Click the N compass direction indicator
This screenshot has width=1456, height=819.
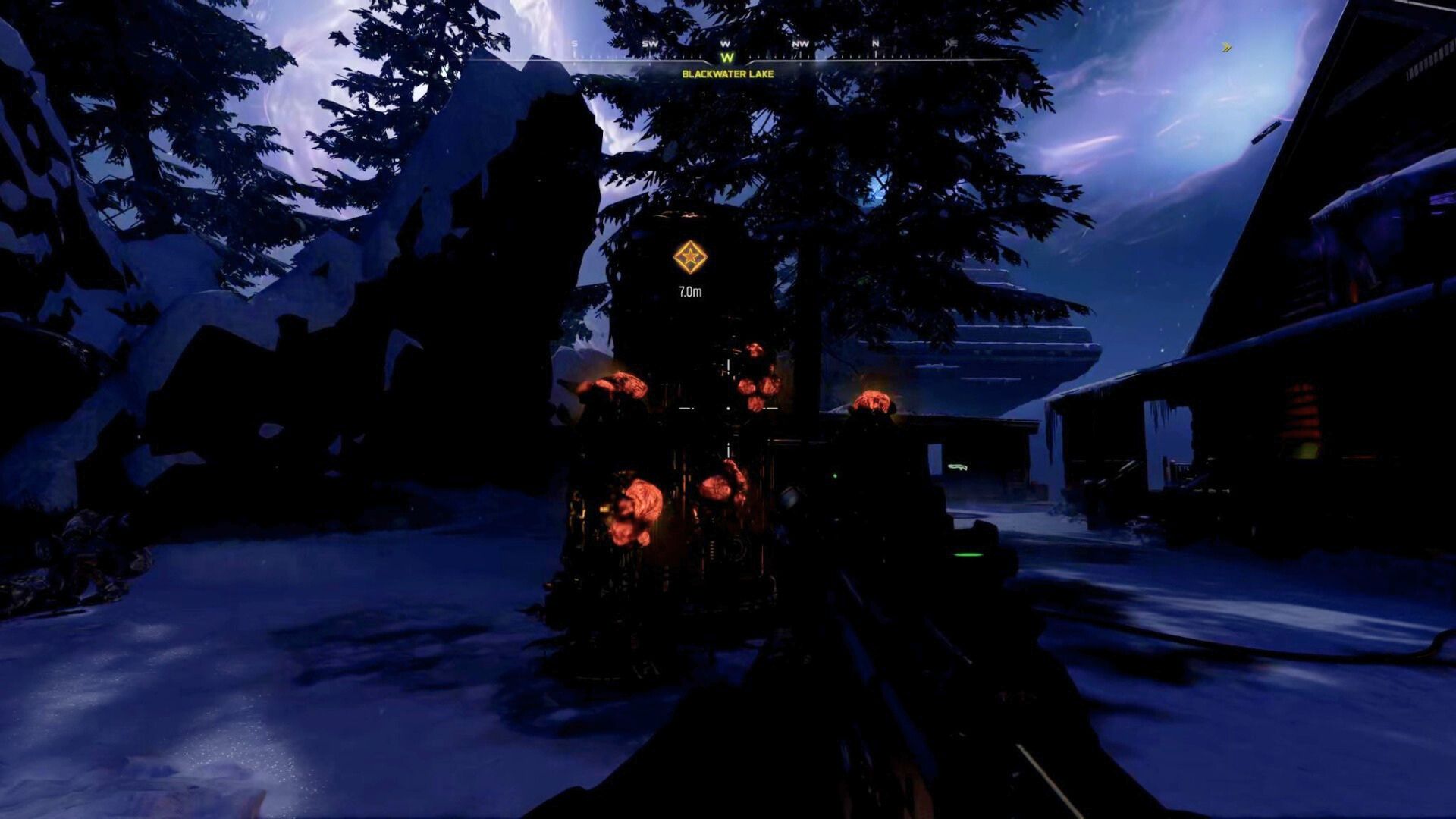pos(874,45)
